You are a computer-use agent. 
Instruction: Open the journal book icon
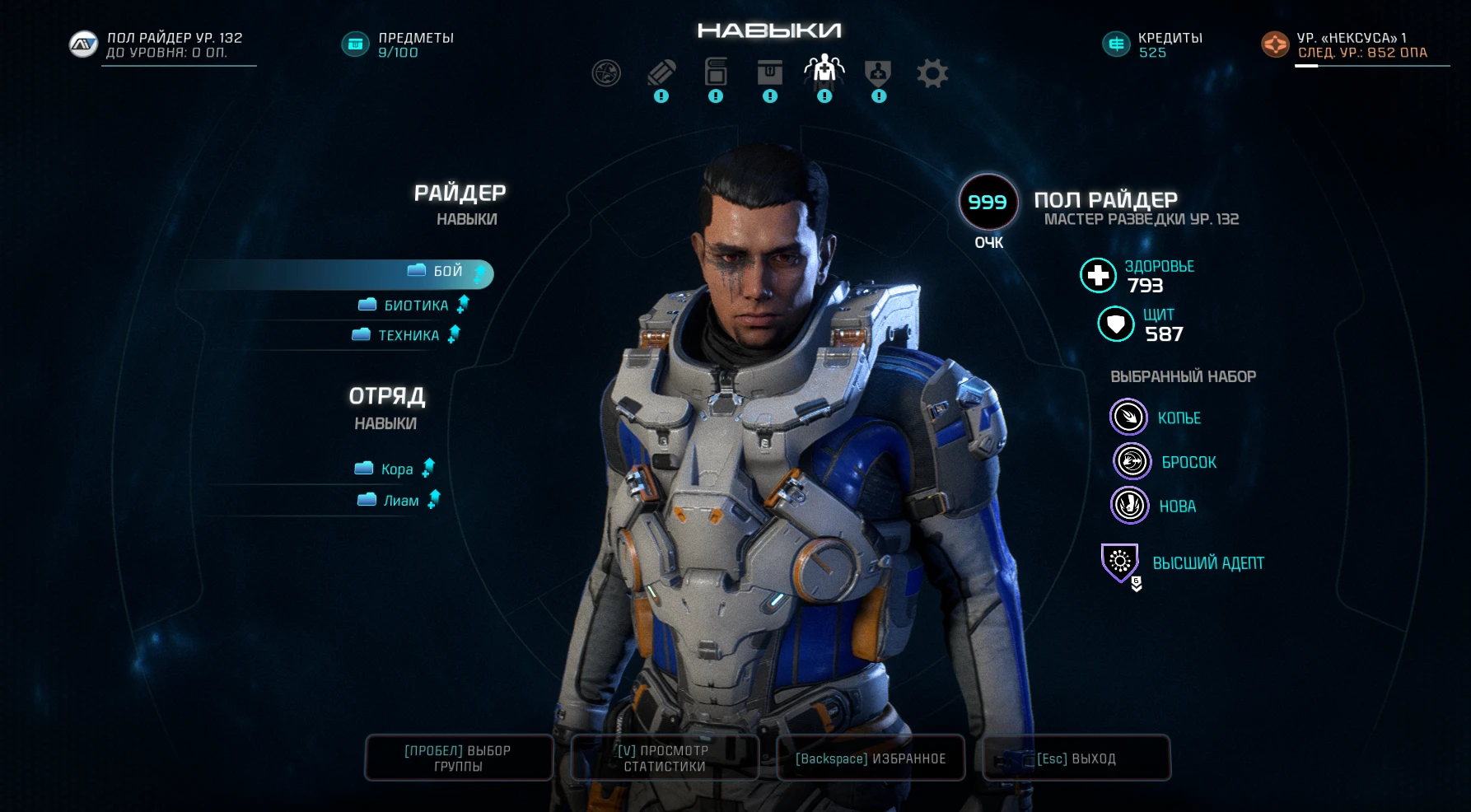click(x=715, y=72)
